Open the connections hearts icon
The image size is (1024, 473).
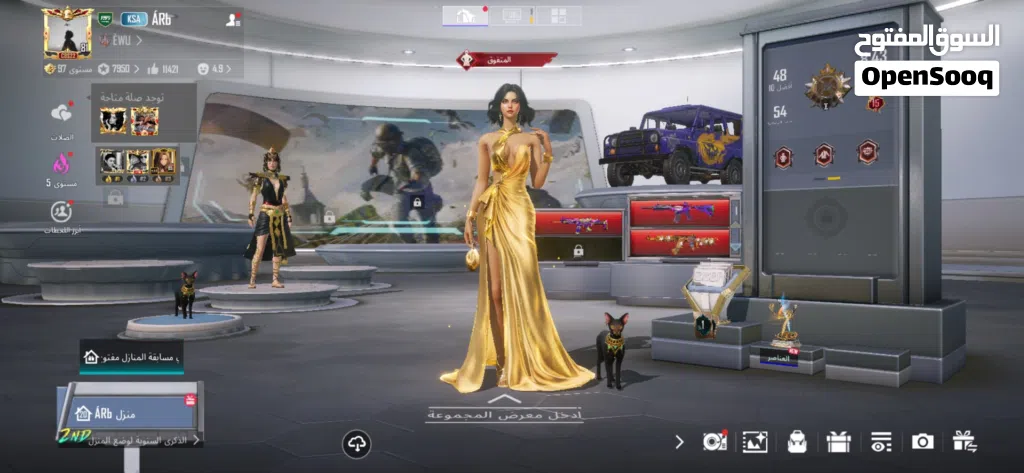62,115
